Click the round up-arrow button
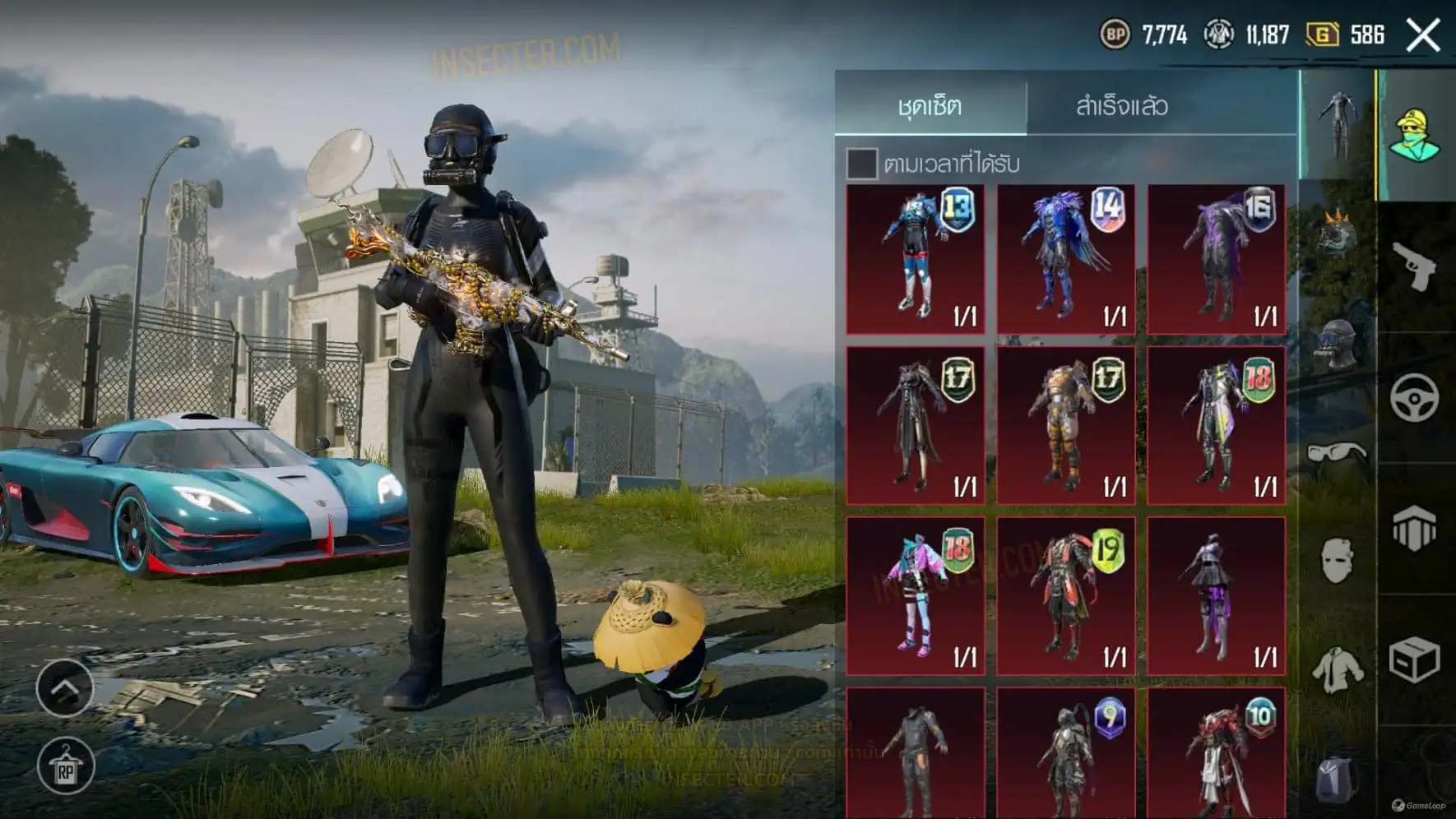This screenshot has width=1456, height=819. tap(65, 687)
